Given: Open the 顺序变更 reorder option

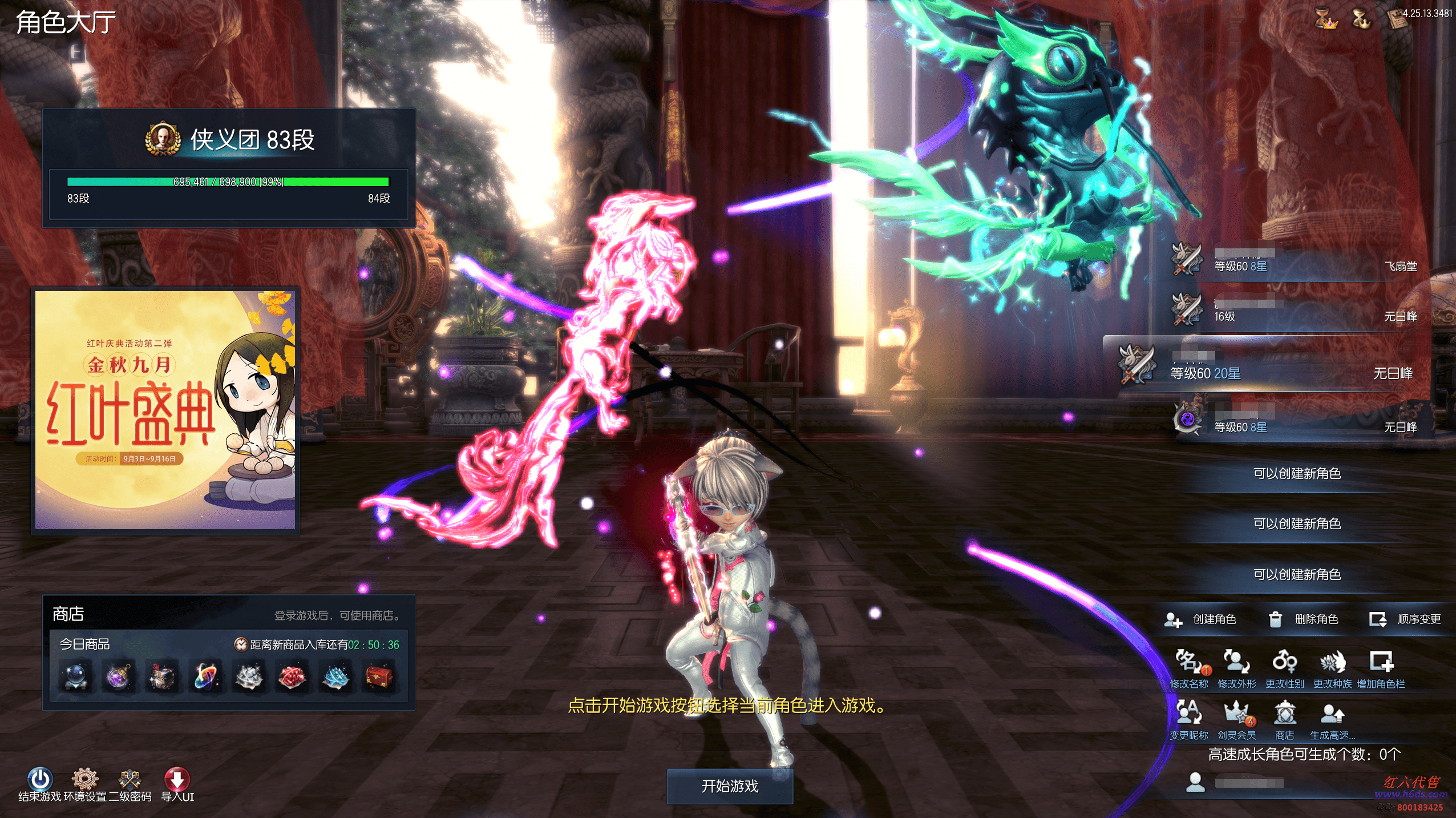Looking at the screenshot, I should coord(1406,619).
